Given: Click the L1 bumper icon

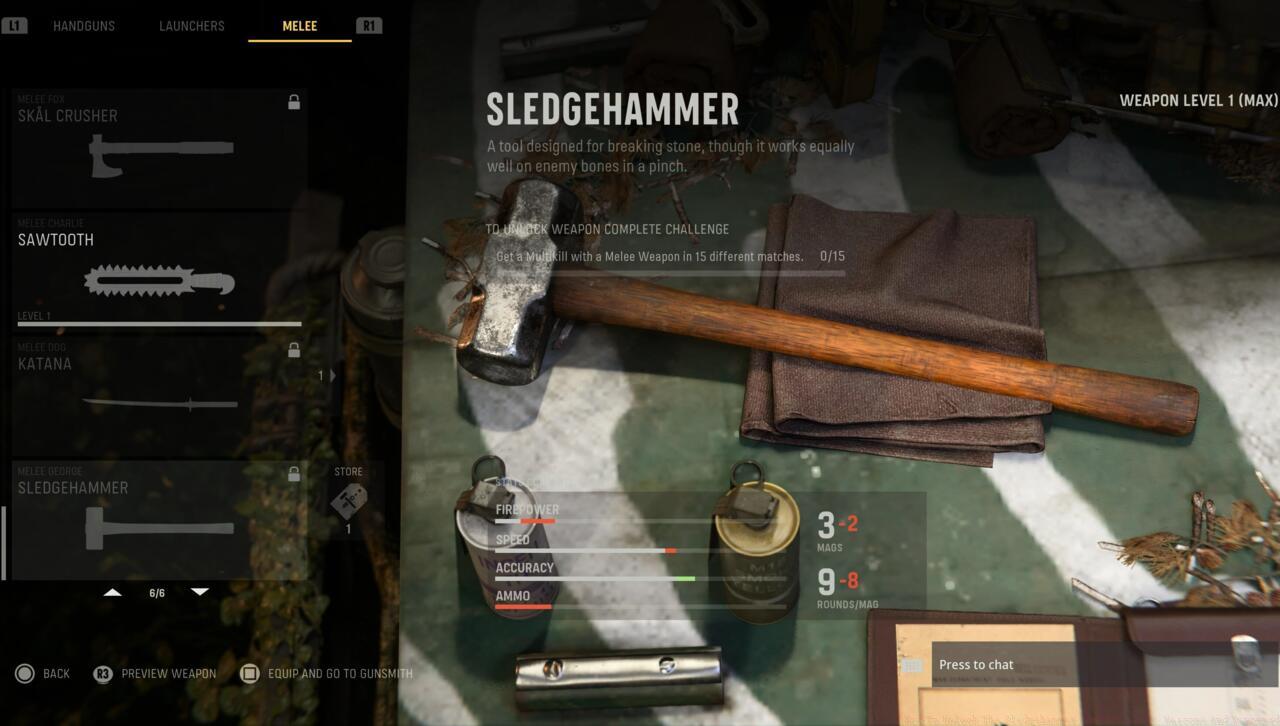Looking at the screenshot, I should pyautogui.click(x=16, y=25).
